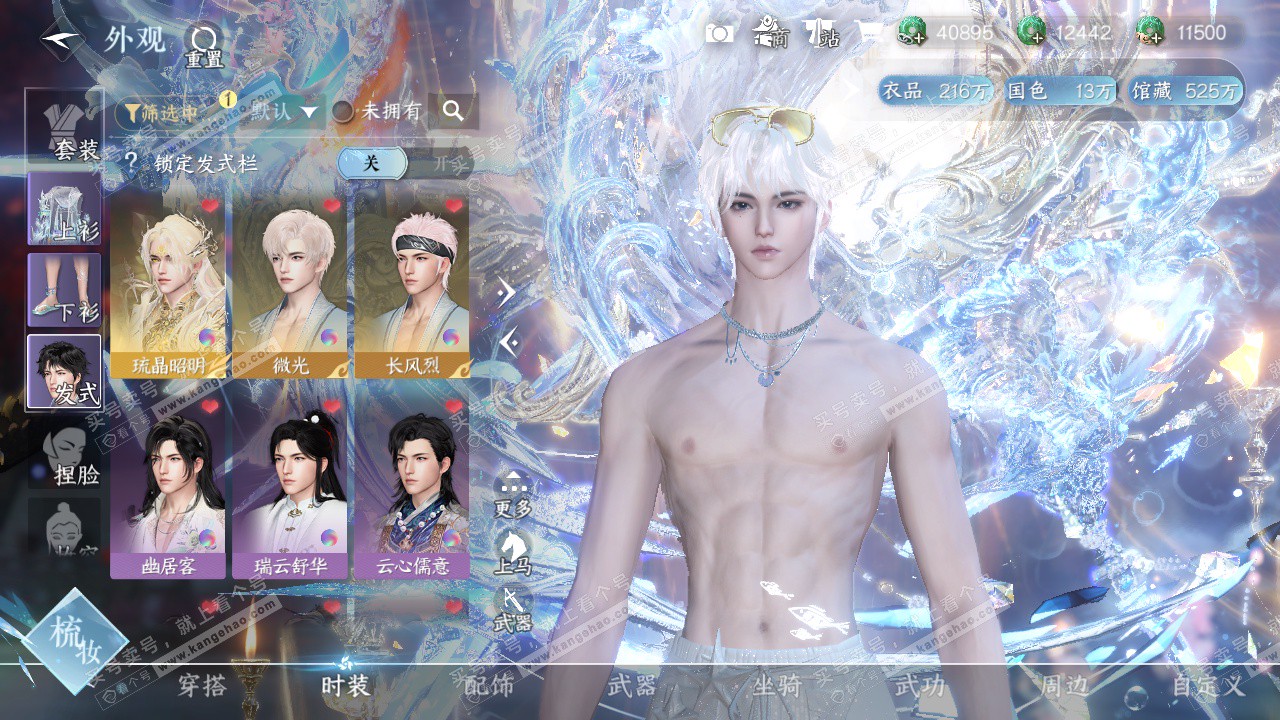Open the 默认 sort dropdown

click(x=284, y=111)
